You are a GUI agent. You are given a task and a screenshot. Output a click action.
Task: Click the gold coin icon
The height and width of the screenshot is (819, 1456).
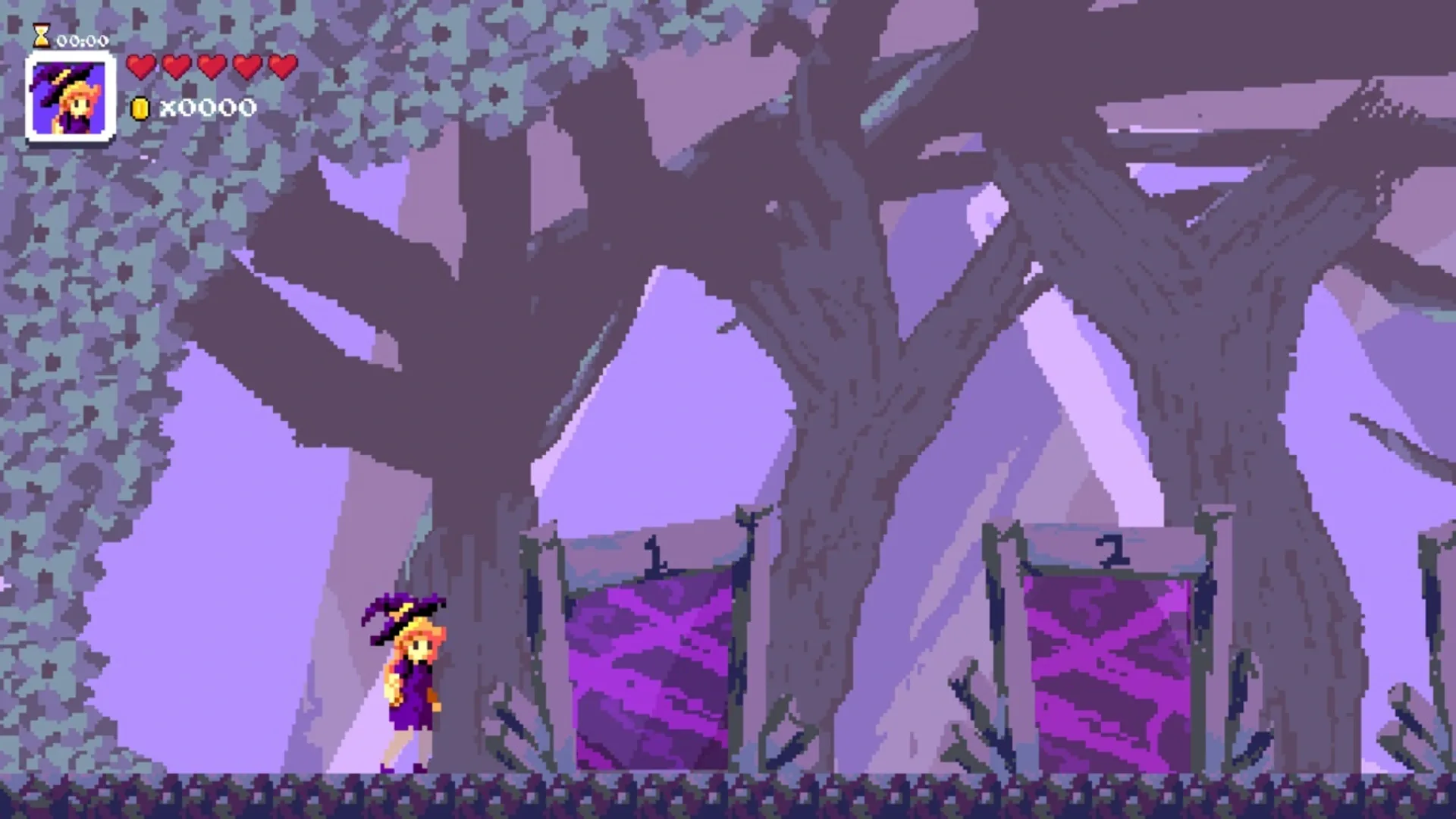pyautogui.click(x=140, y=108)
